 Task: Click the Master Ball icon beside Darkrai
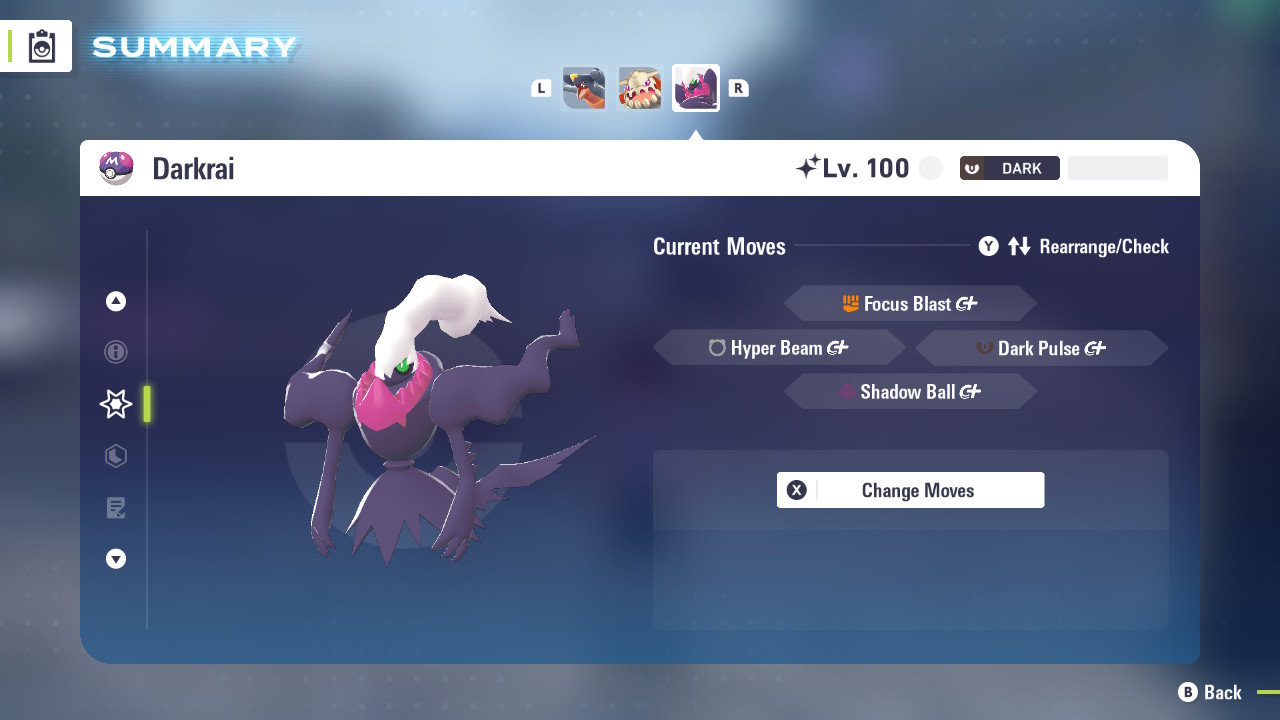115,167
